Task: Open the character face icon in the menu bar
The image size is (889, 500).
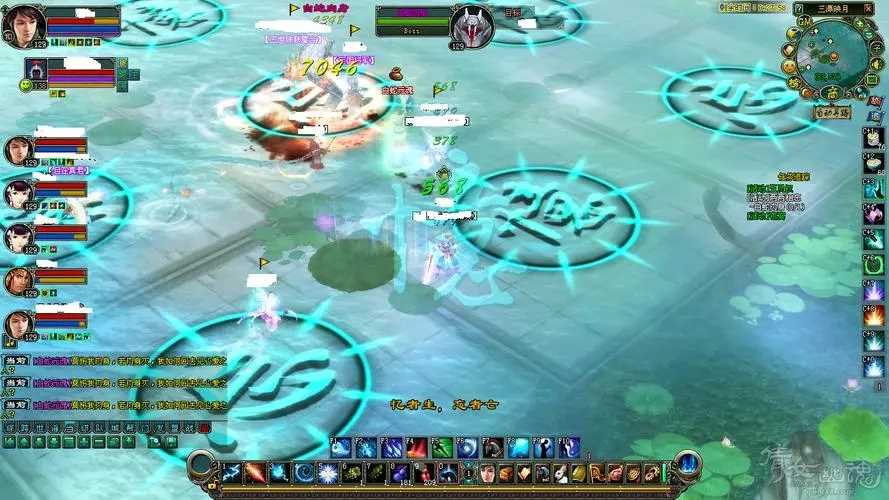Action: click(488, 472)
